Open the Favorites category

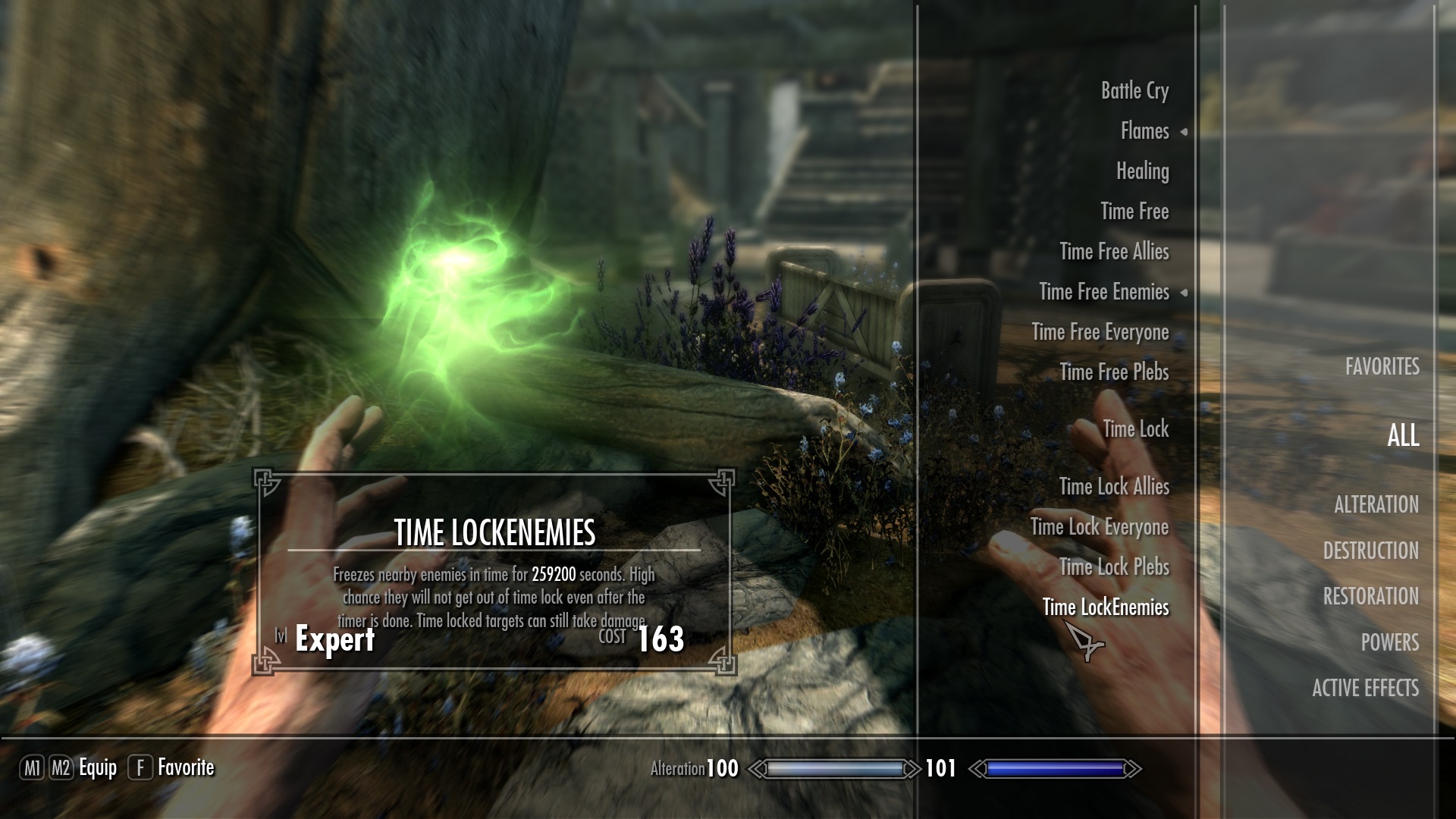click(1382, 367)
